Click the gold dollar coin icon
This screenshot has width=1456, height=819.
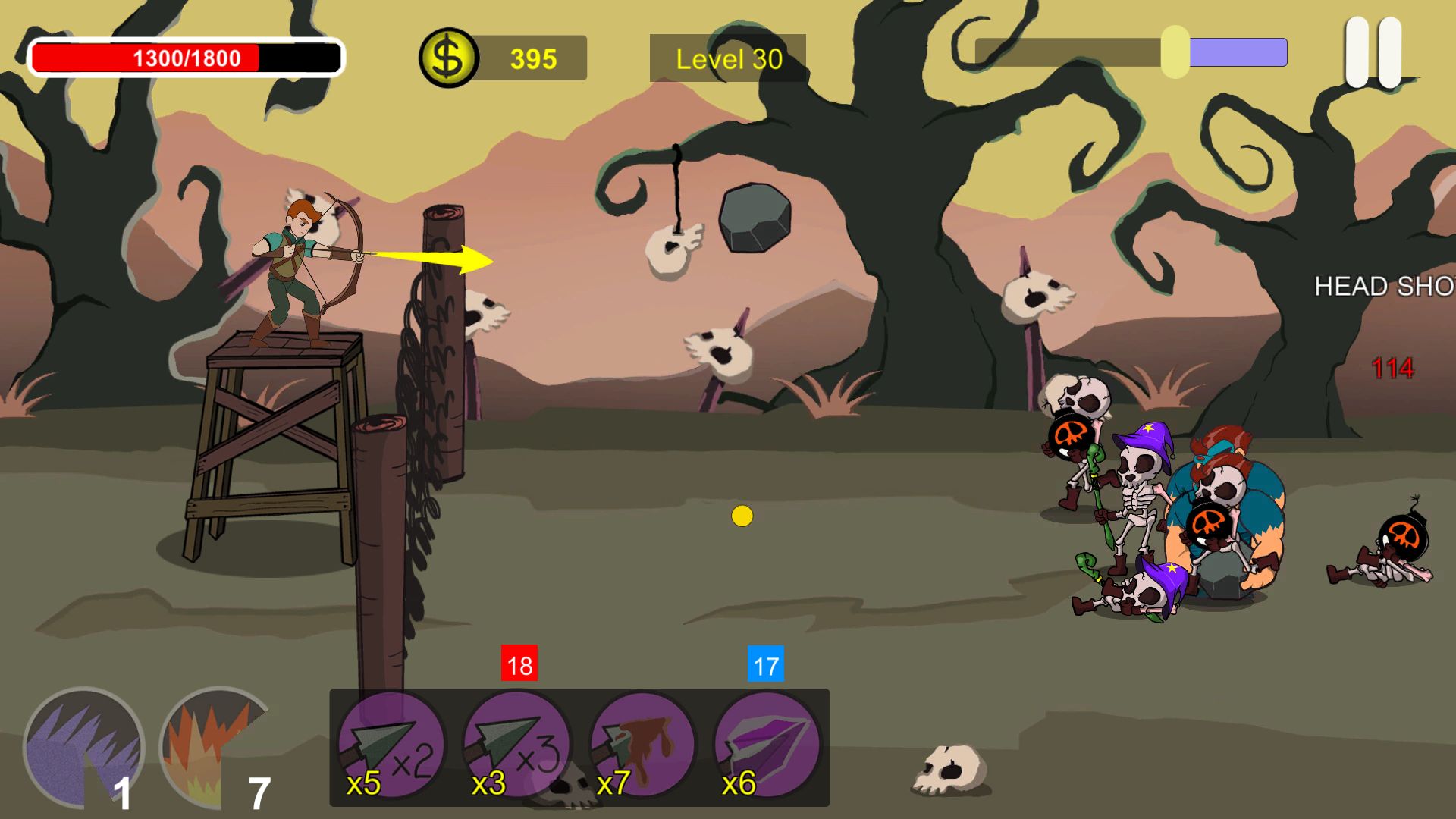(448, 58)
